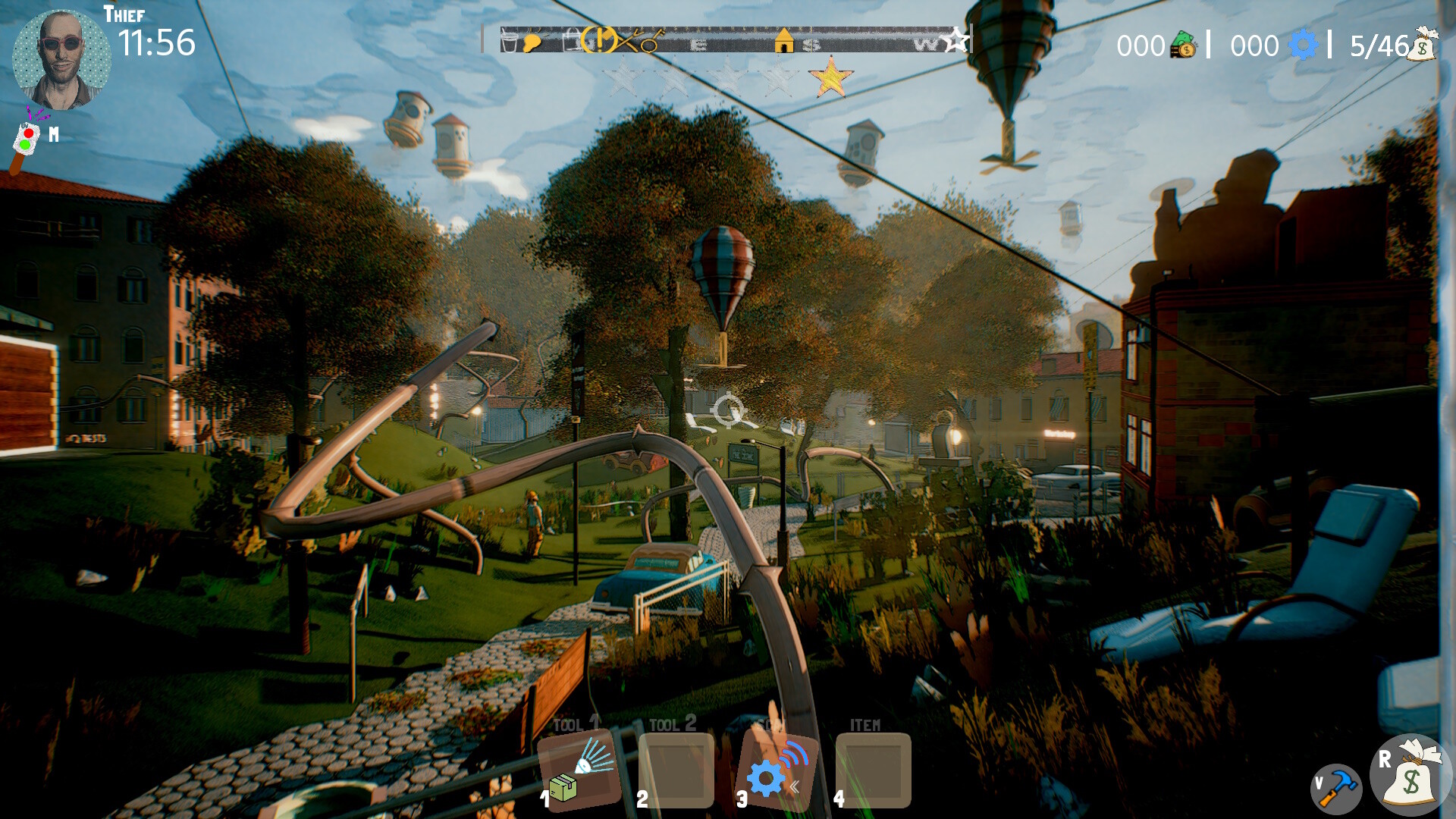Click the house marker on the compass bar

[x=786, y=41]
